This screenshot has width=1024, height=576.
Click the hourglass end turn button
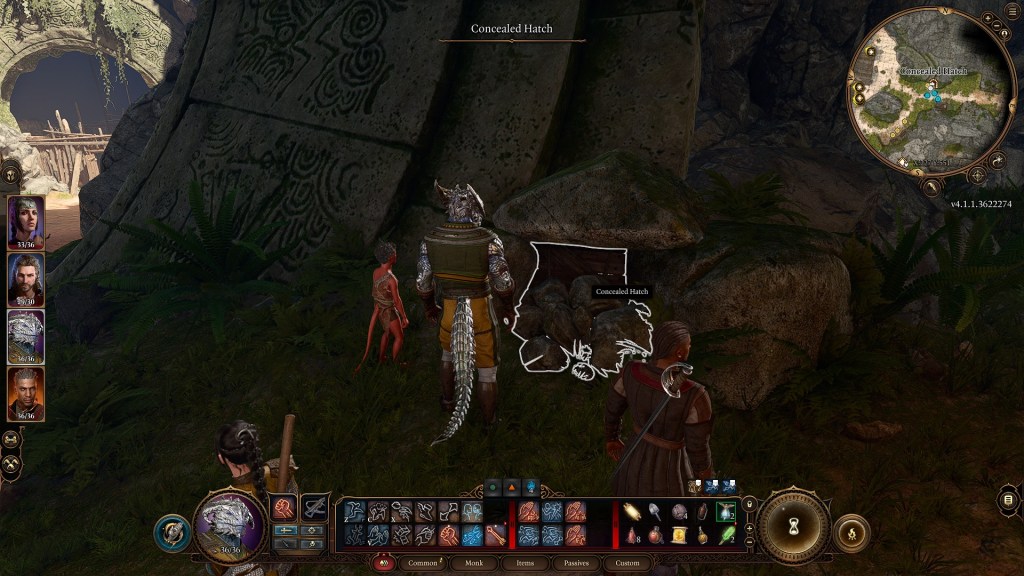[x=793, y=525]
